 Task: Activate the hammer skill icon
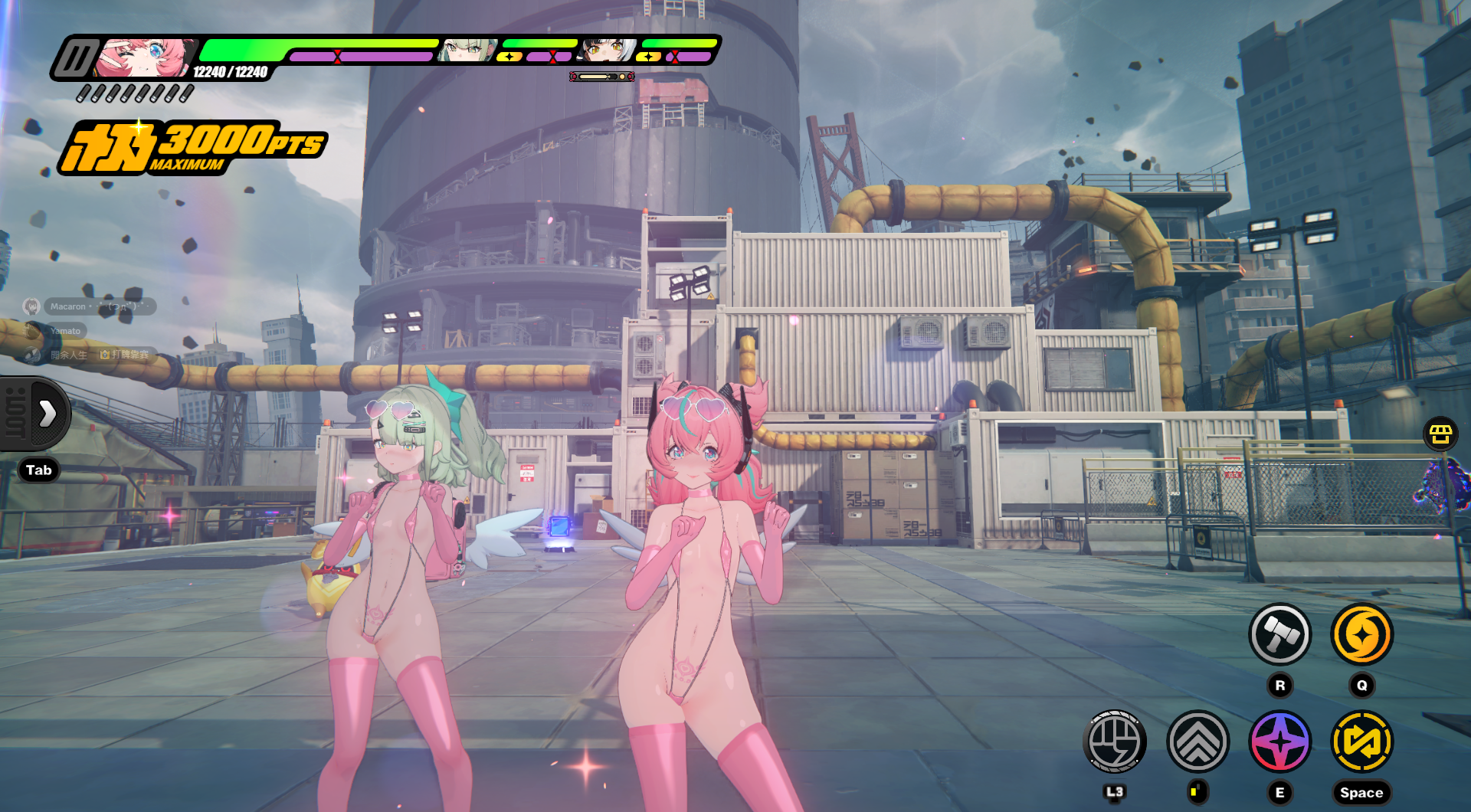click(x=1279, y=634)
